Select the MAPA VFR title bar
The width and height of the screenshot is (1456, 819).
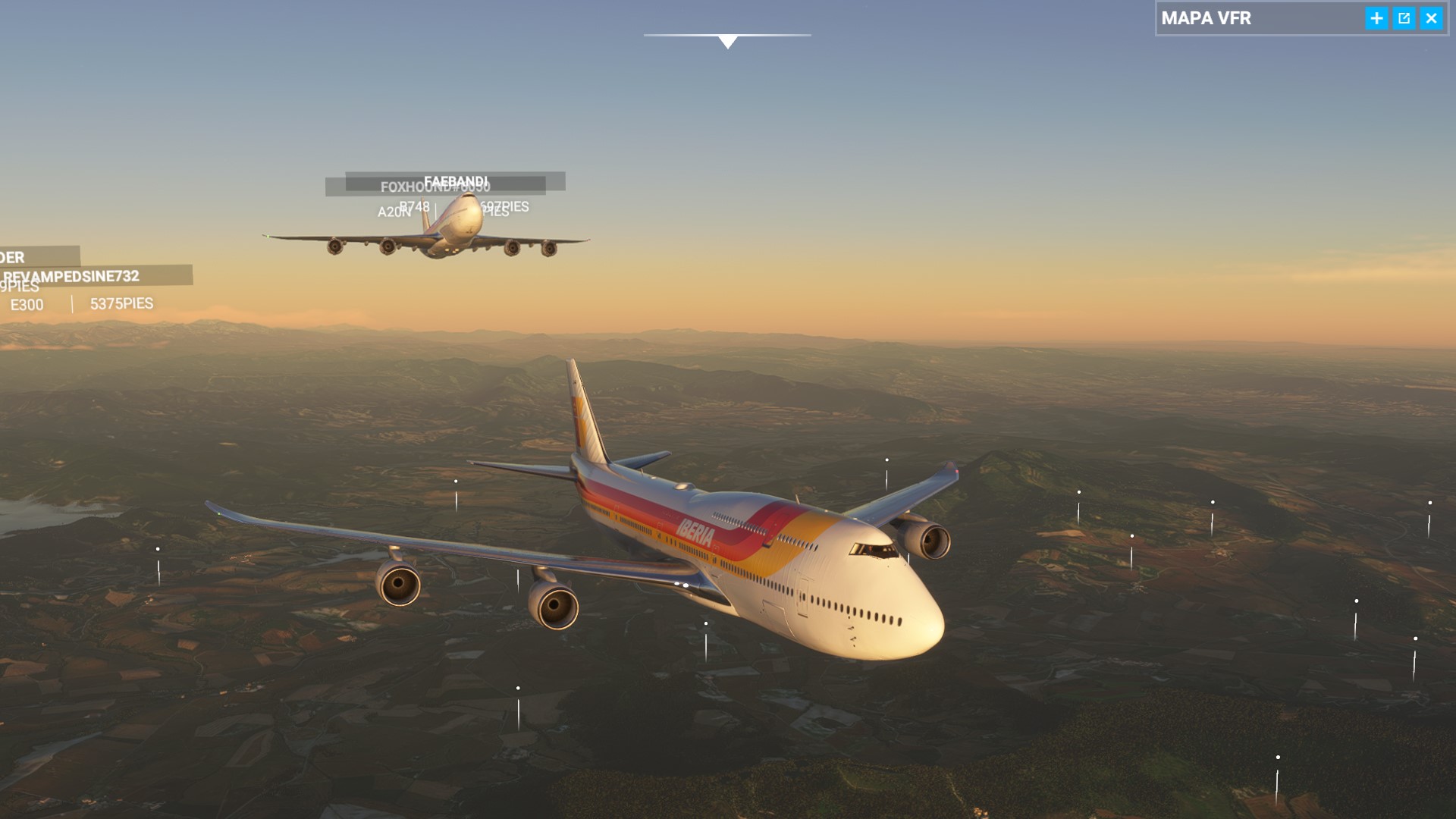point(1259,18)
